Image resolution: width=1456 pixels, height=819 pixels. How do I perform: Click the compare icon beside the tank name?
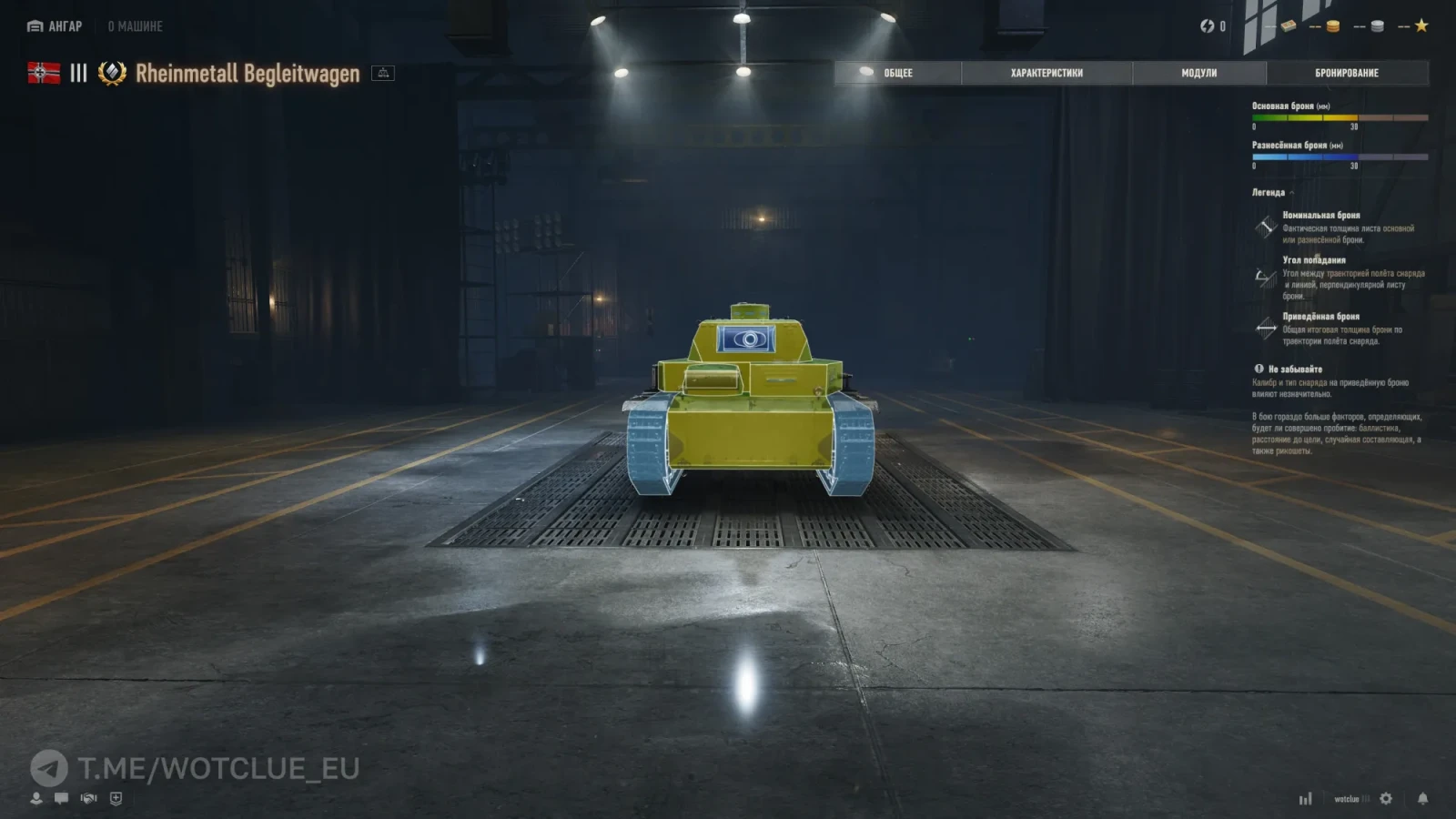(x=383, y=73)
